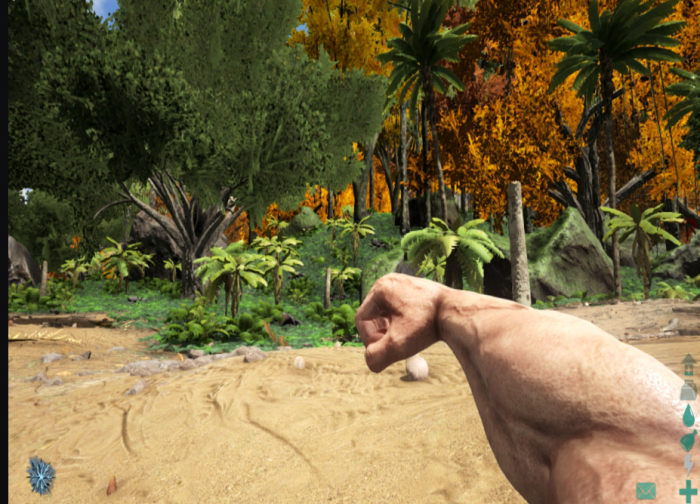Open the envelope message notification
Image resolution: width=700 pixels, height=504 pixels.
tap(646, 491)
